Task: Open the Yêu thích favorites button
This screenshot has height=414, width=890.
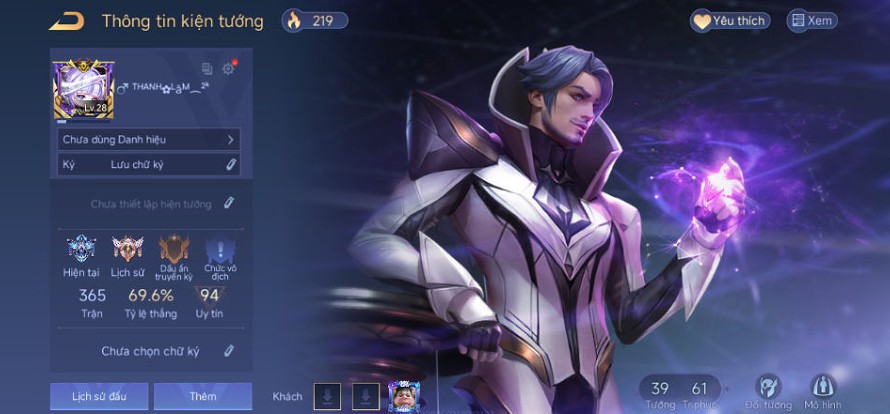Action: tap(729, 20)
